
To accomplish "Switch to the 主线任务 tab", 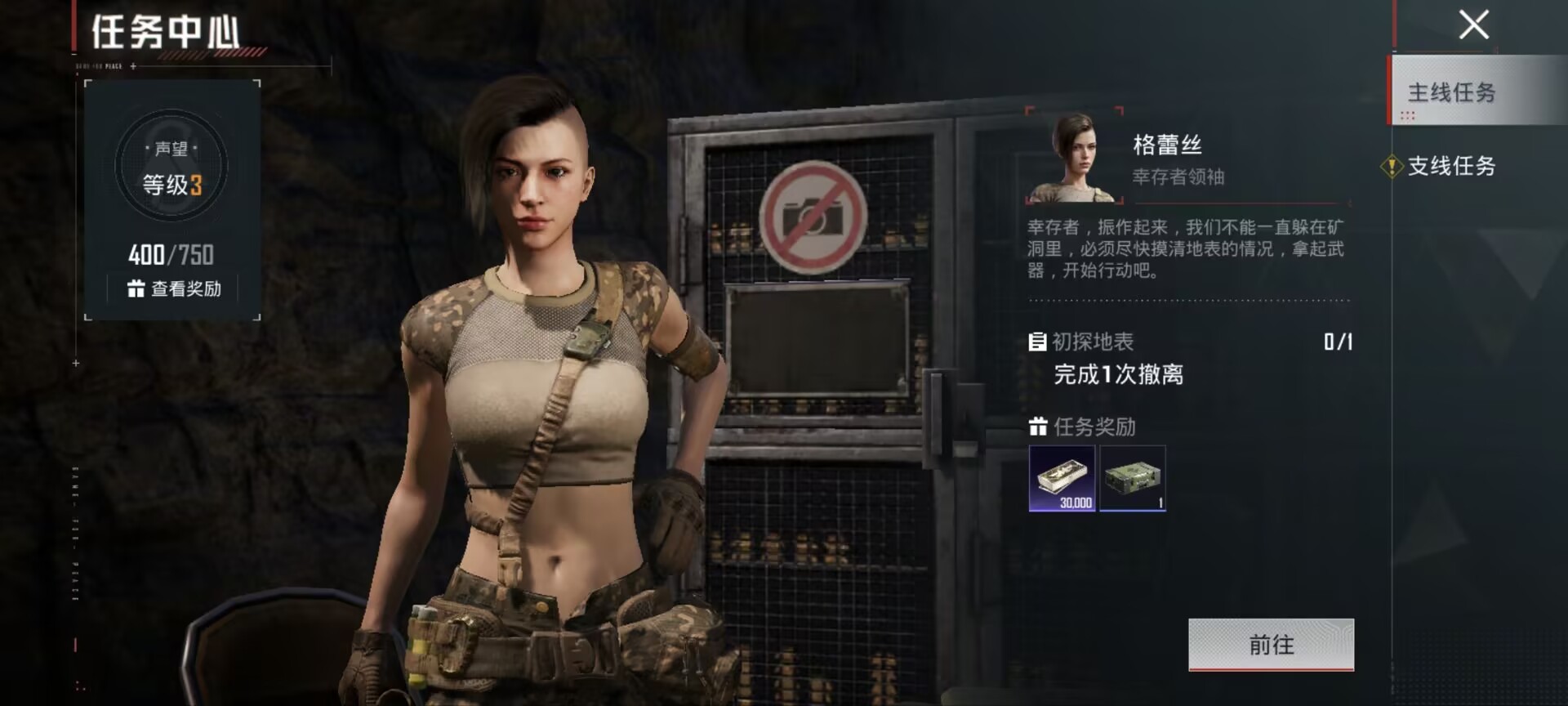I will [x=1451, y=92].
